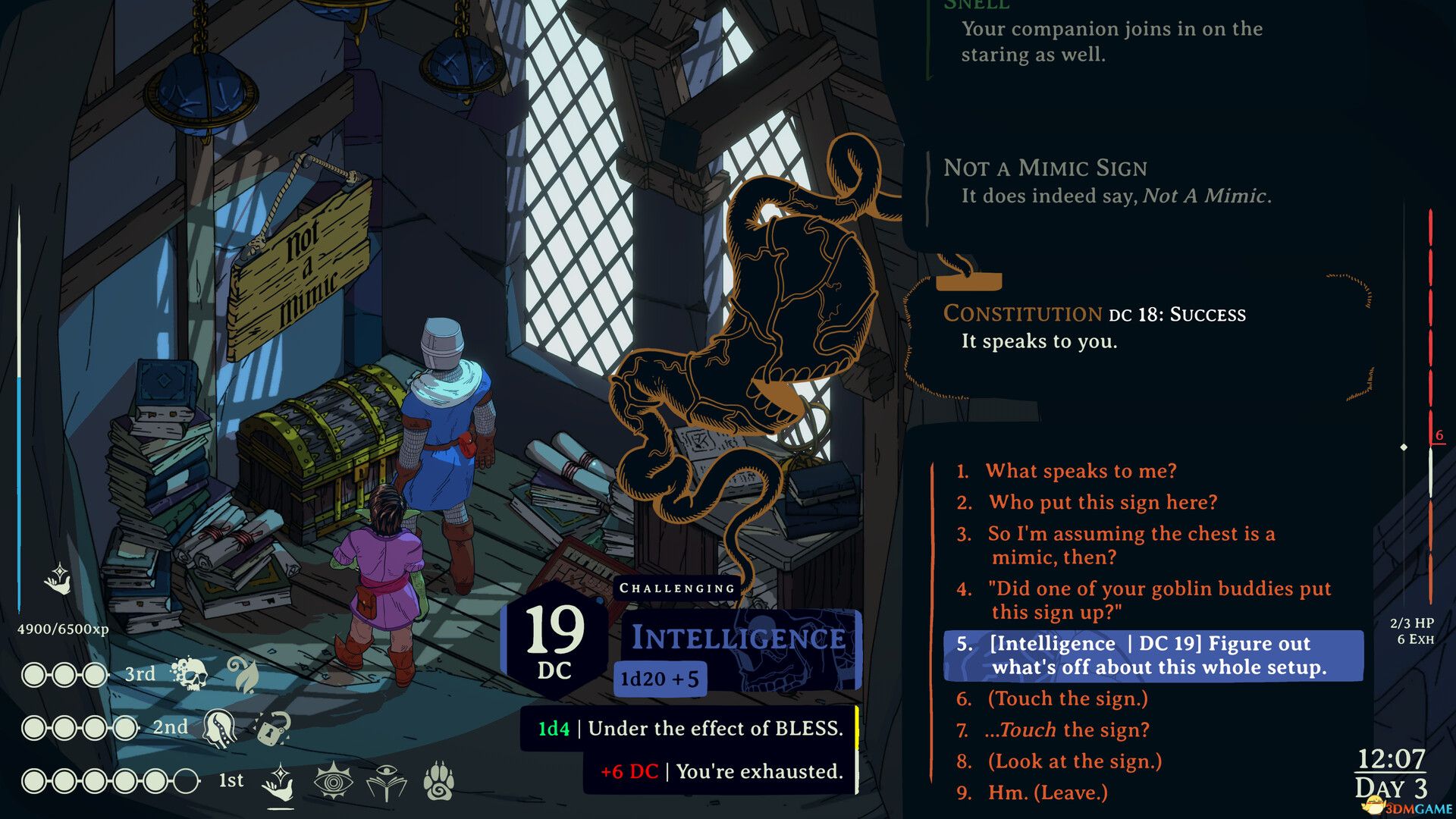
Task: Click the Challenging difficulty label
Action: coord(675,586)
